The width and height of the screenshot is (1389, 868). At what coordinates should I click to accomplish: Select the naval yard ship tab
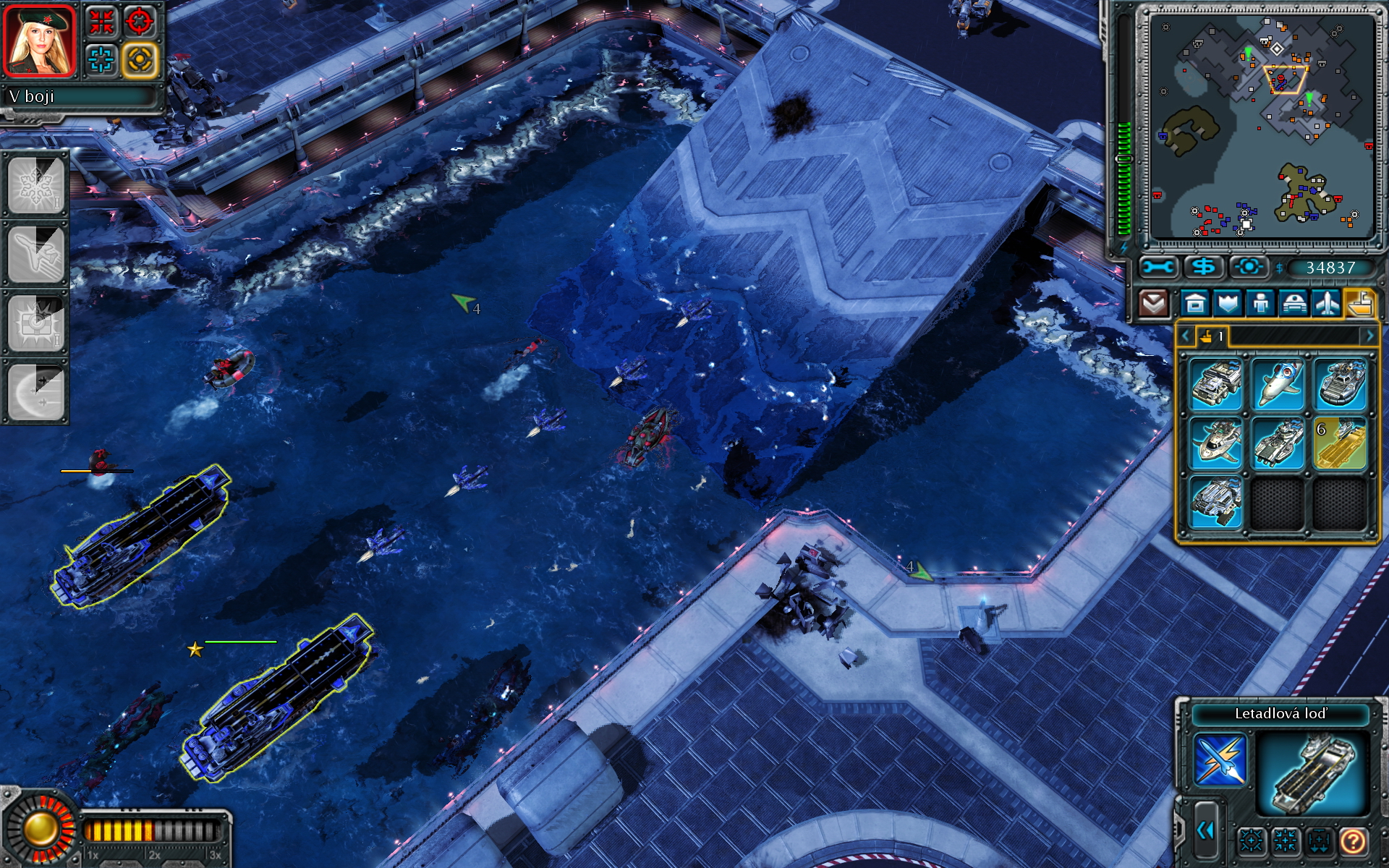tap(1359, 303)
